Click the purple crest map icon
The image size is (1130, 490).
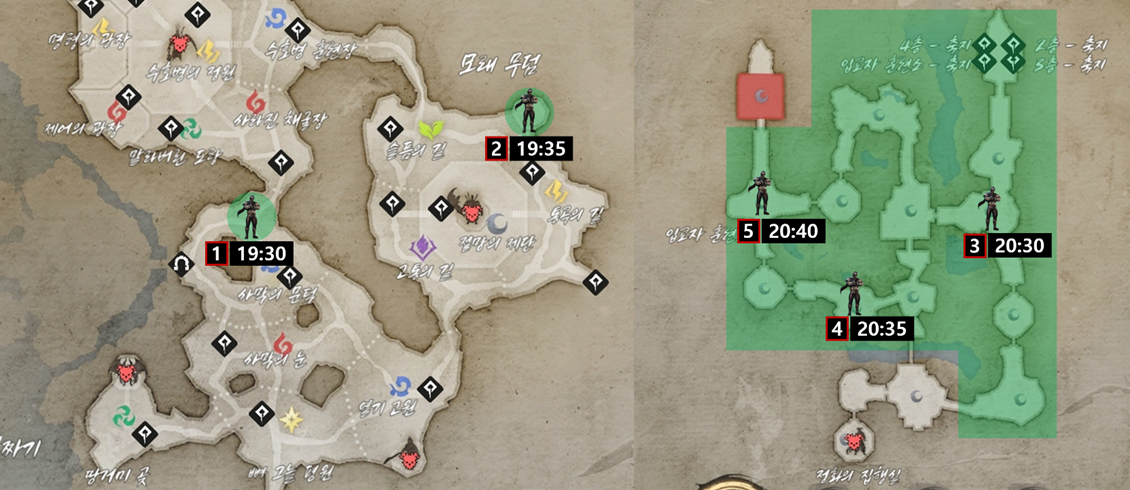pyautogui.click(x=422, y=245)
